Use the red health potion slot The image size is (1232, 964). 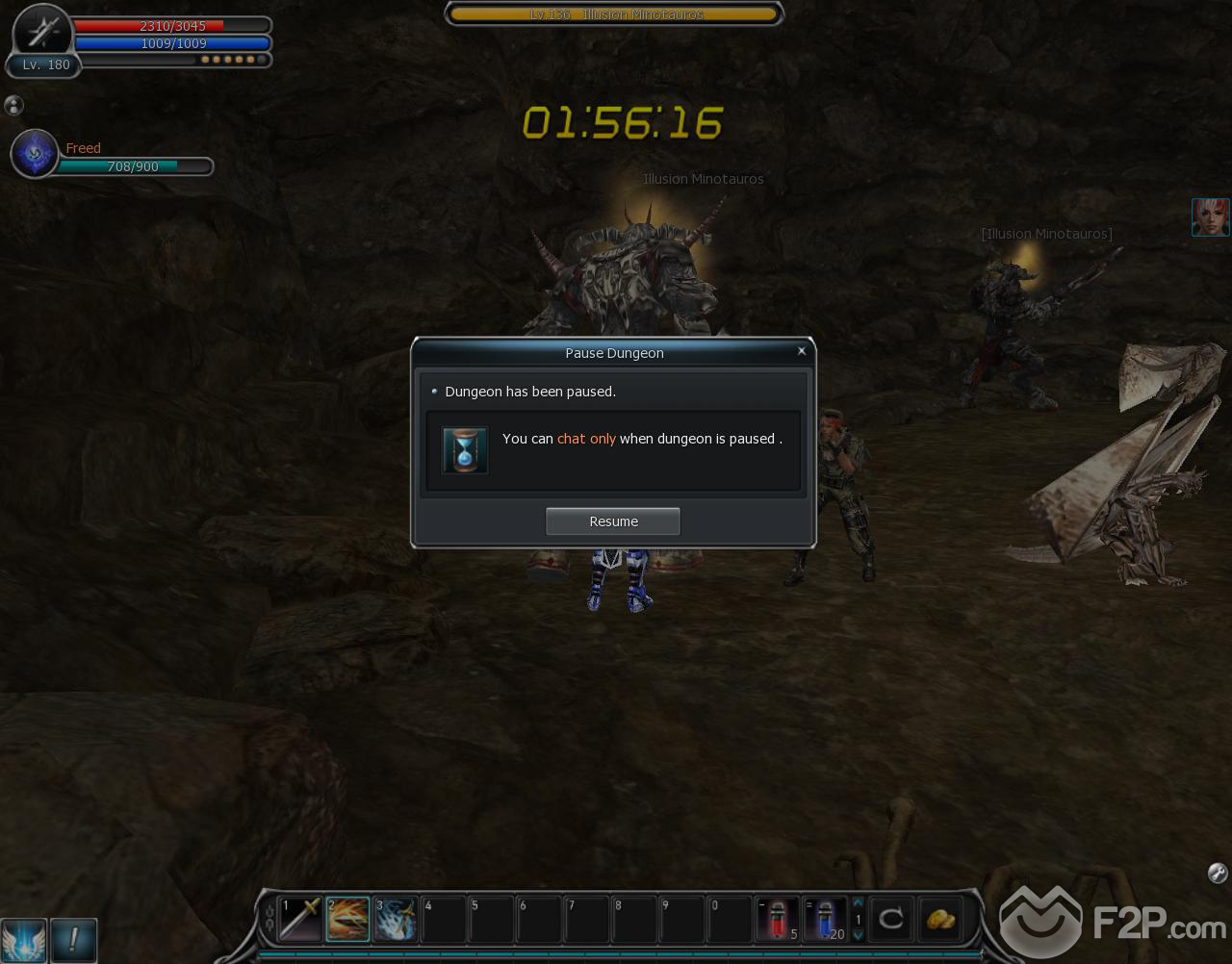(x=778, y=919)
